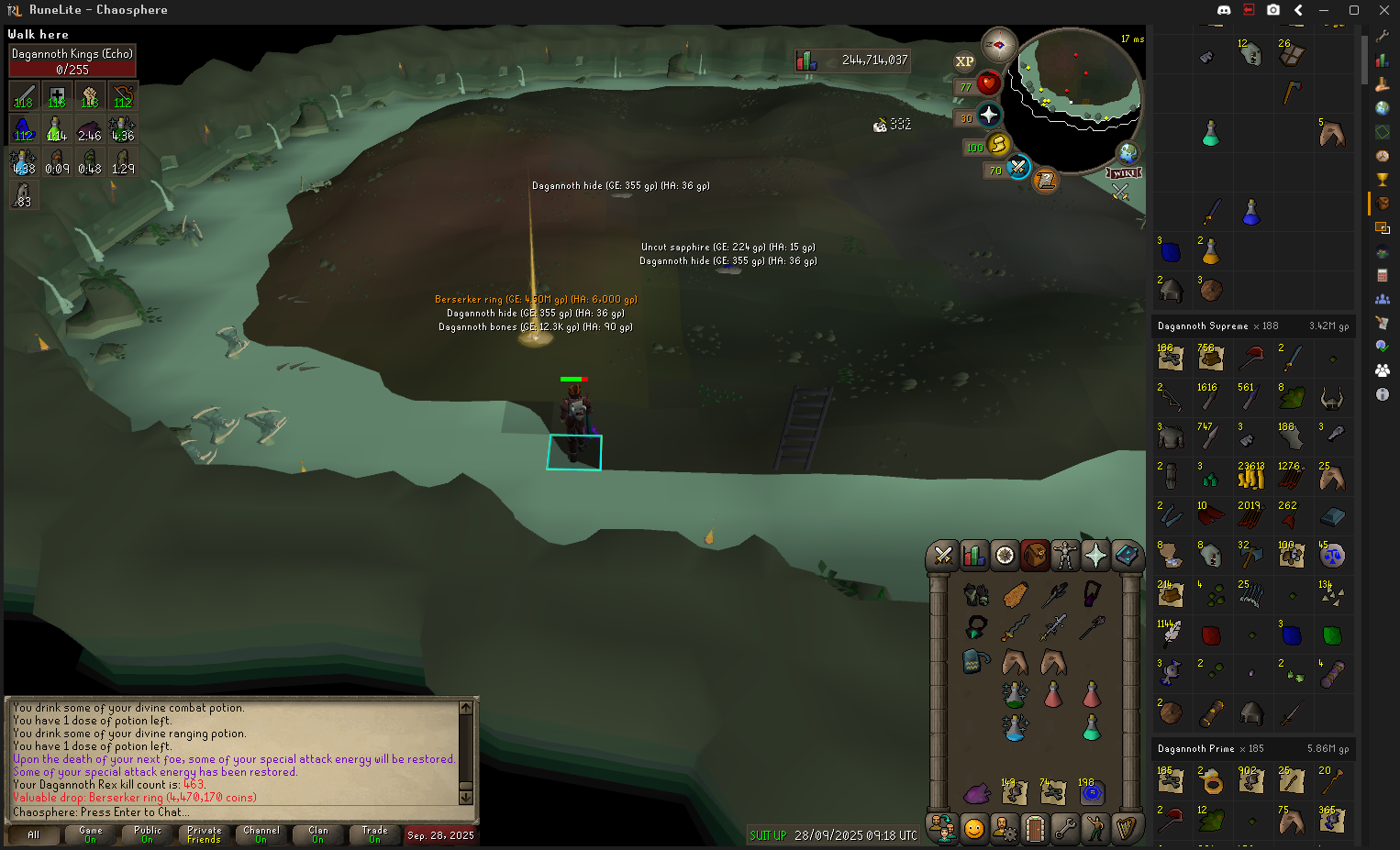This screenshot has width=1400, height=850.
Task: Show the Game chat filter tab
Action: pos(90,834)
